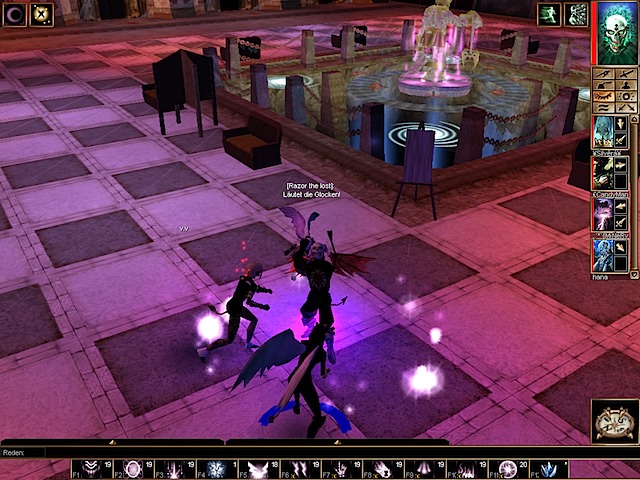Select the dark ring effect icon
640x480 pixels.
click(15, 14)
